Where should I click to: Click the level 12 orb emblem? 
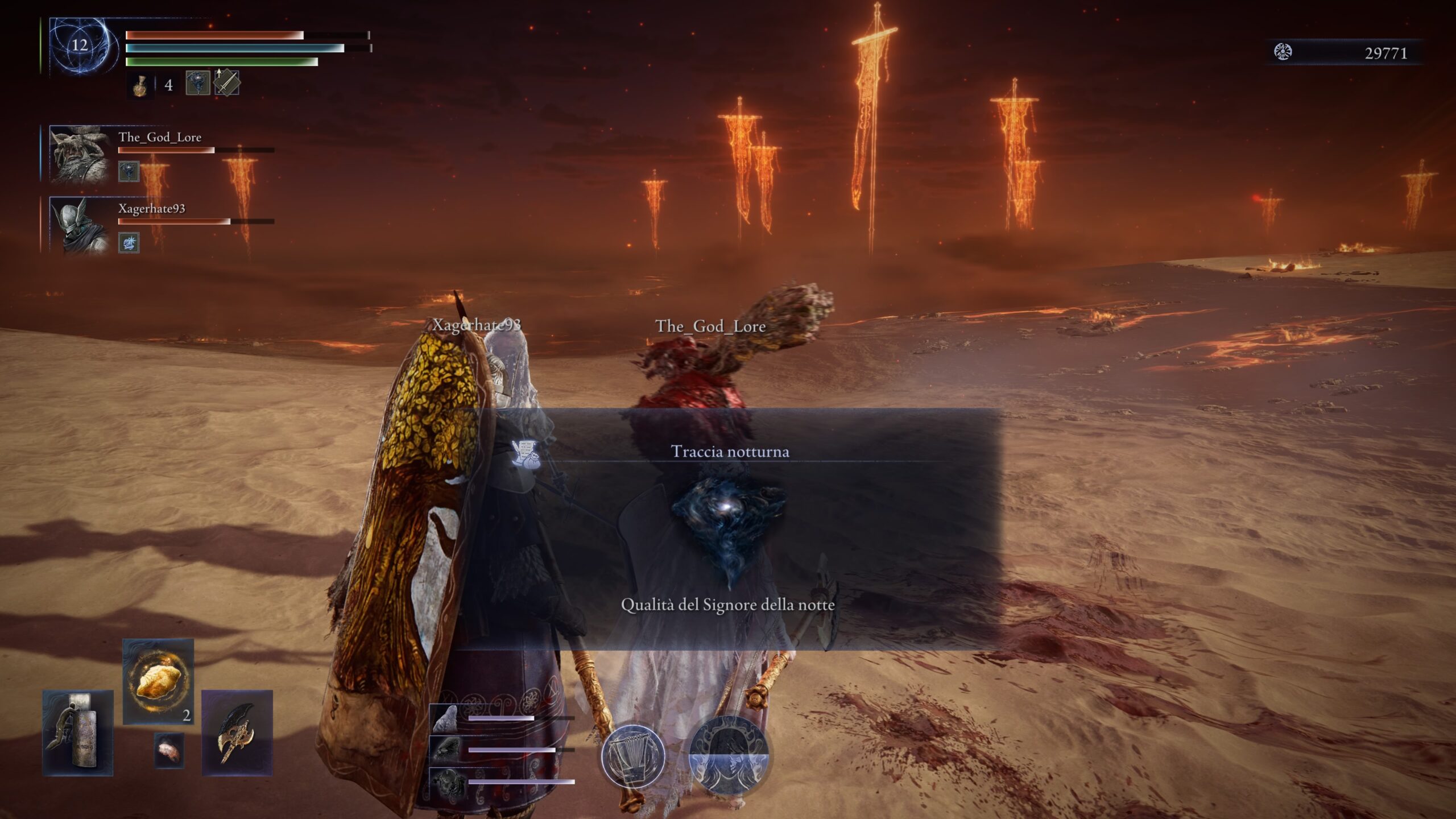(80, 46)
